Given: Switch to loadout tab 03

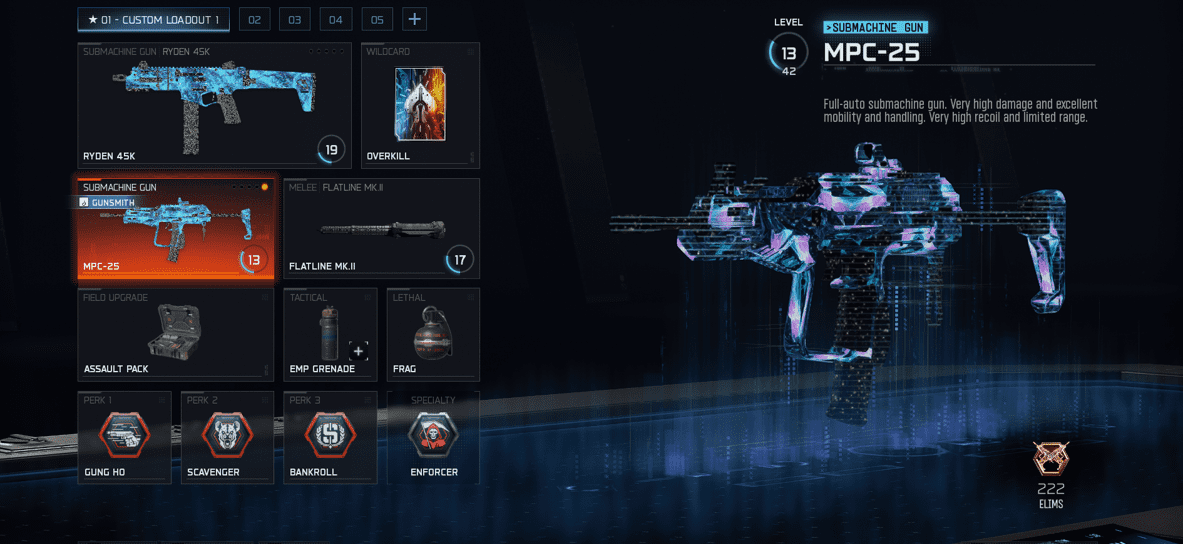Looking at the screenshot, I should pyautogui.click(x=295, y=19).
